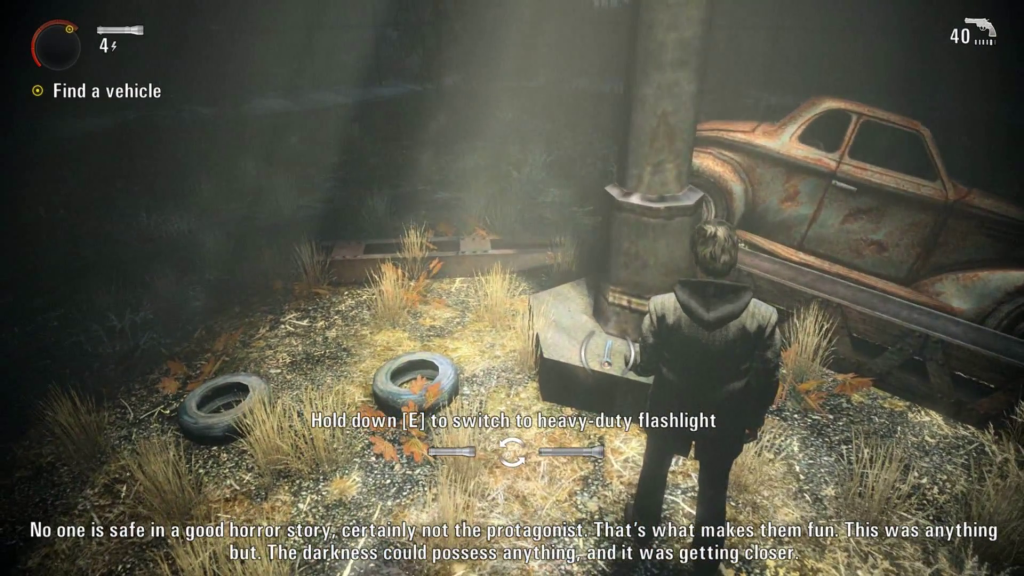Open the circular compass radar

coord(54,44)
